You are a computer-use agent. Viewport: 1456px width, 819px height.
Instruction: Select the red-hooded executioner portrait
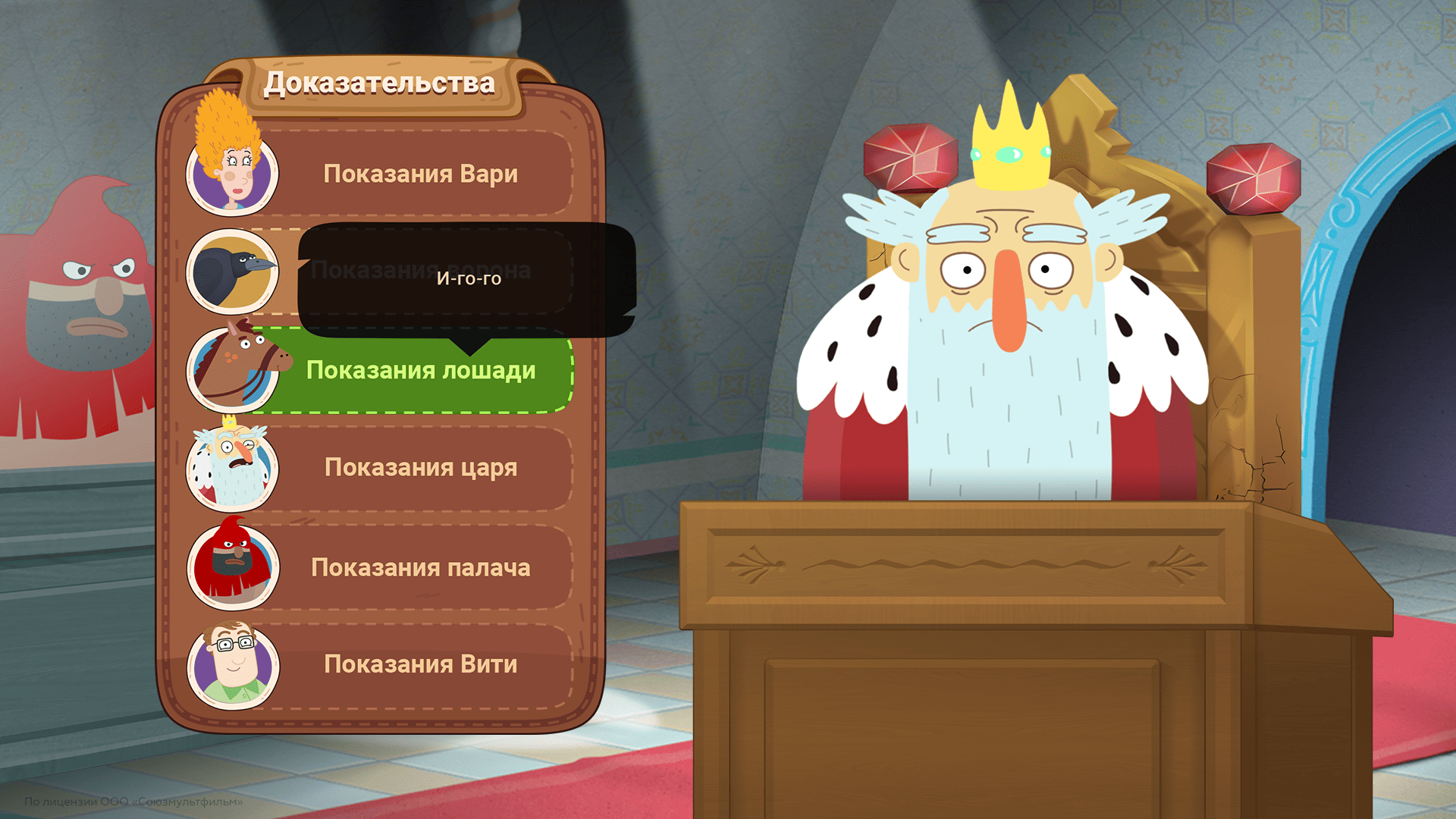pos(232,567)
